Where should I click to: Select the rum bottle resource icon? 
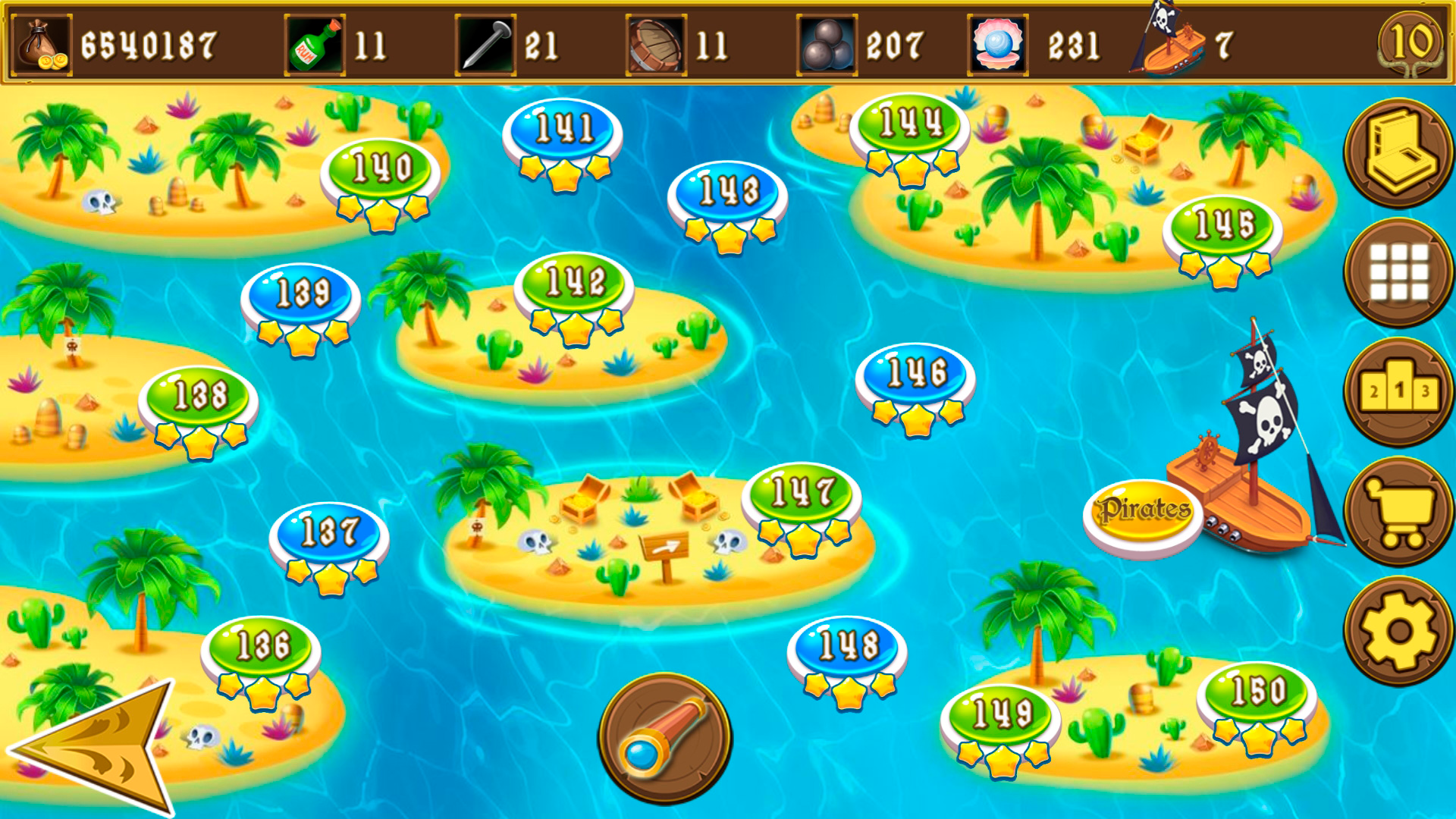[311, 42]
